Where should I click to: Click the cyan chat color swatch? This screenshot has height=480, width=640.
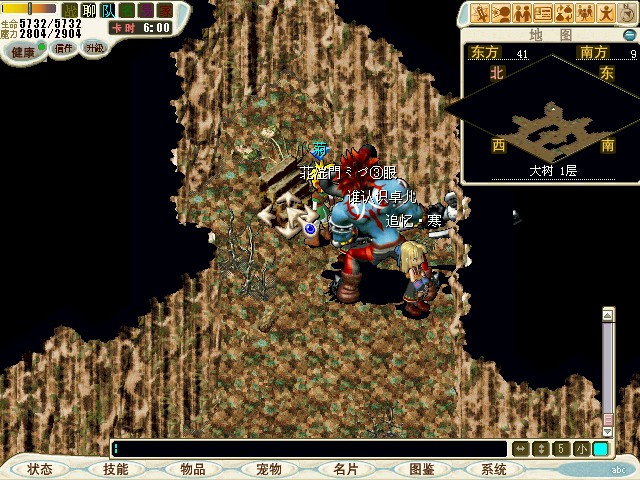600,449
